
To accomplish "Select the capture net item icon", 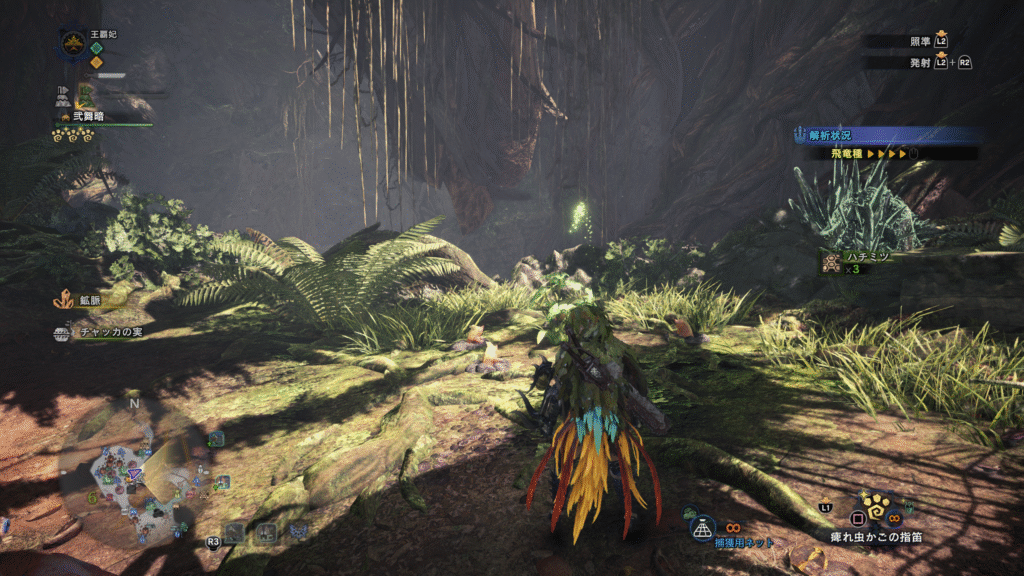I will (x=704, y=525).
